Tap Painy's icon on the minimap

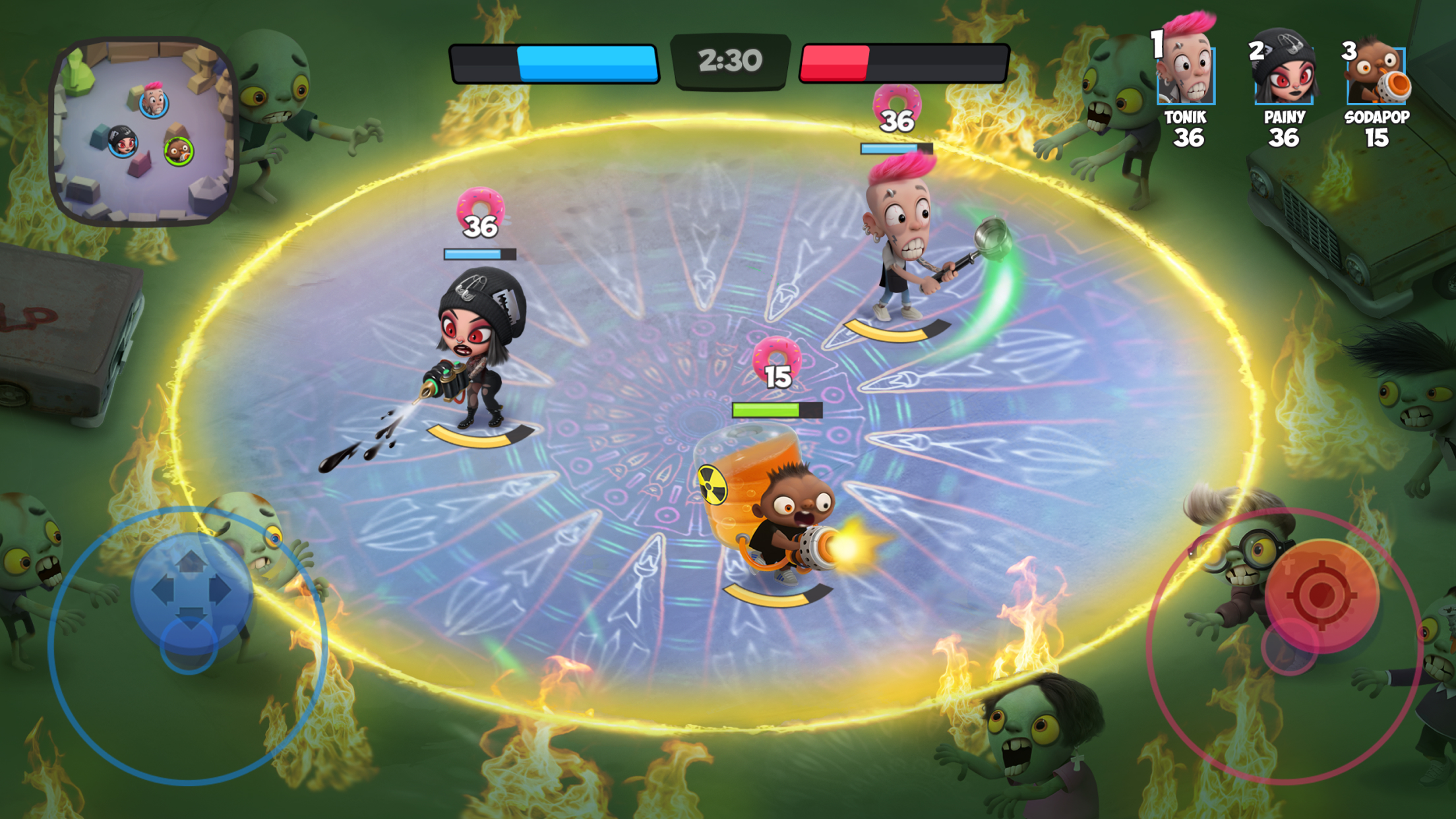point(123,142)
